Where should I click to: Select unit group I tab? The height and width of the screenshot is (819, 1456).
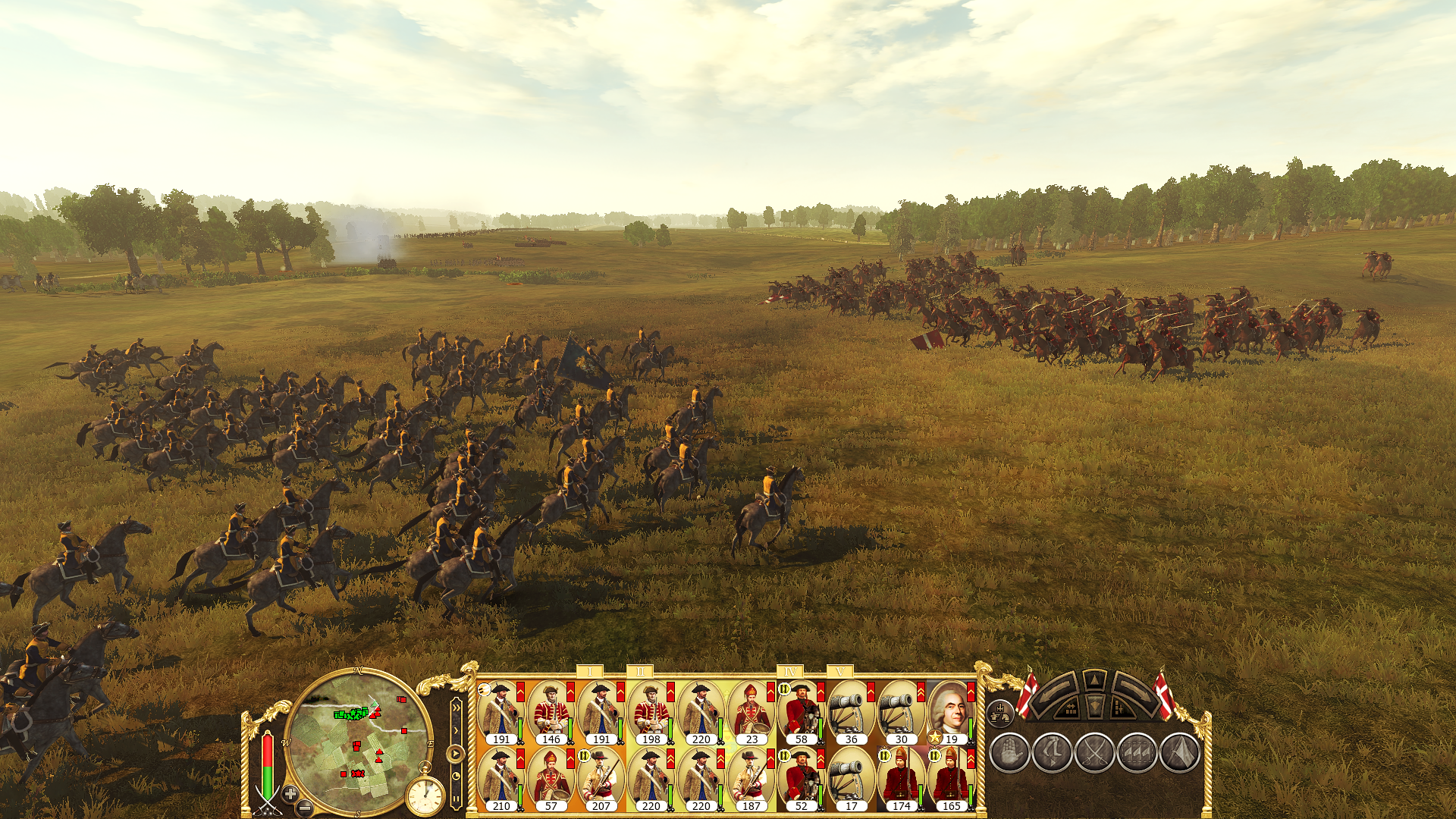click(x=589, y=672)
